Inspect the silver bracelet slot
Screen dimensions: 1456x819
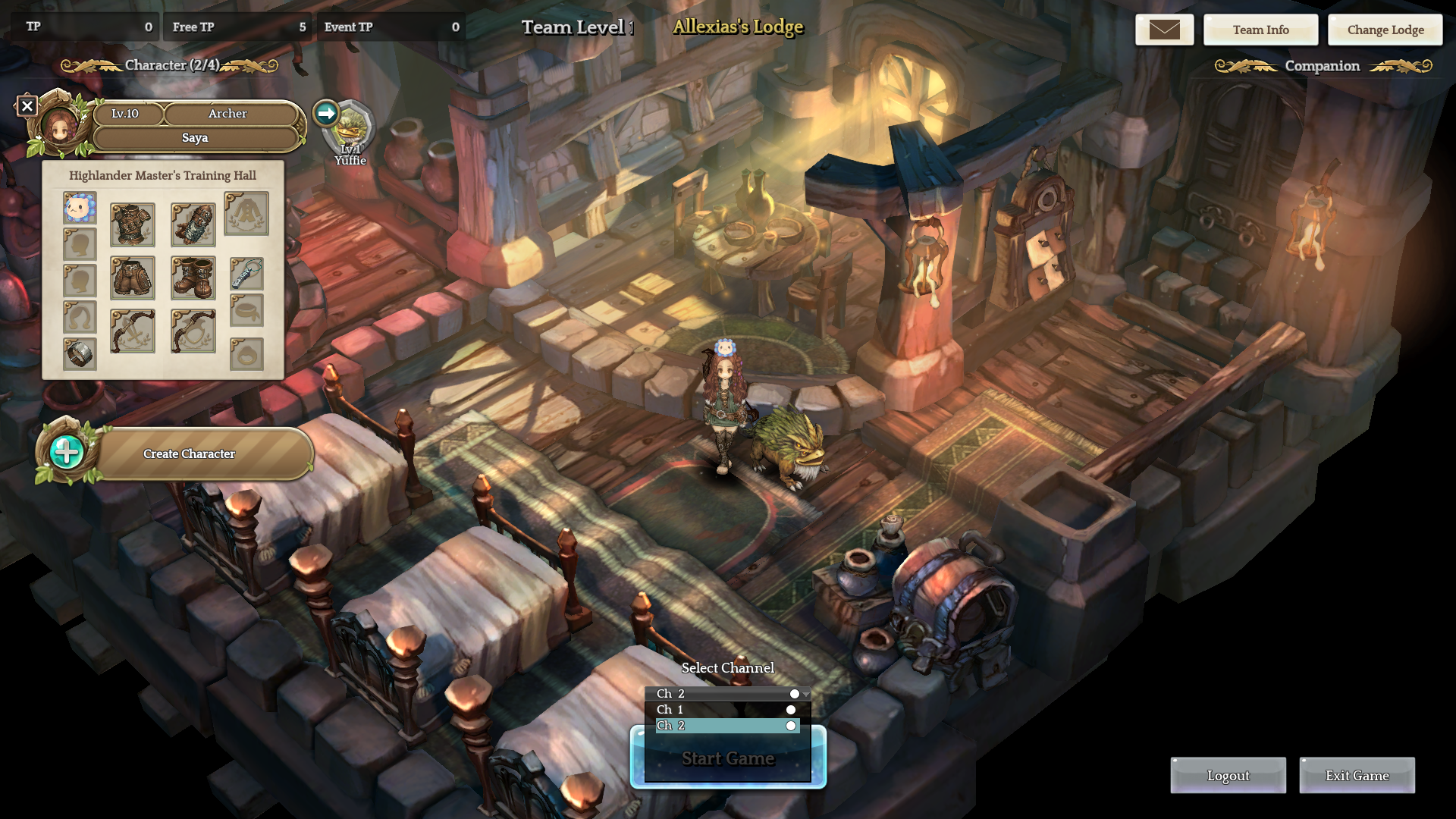(80, 353)
